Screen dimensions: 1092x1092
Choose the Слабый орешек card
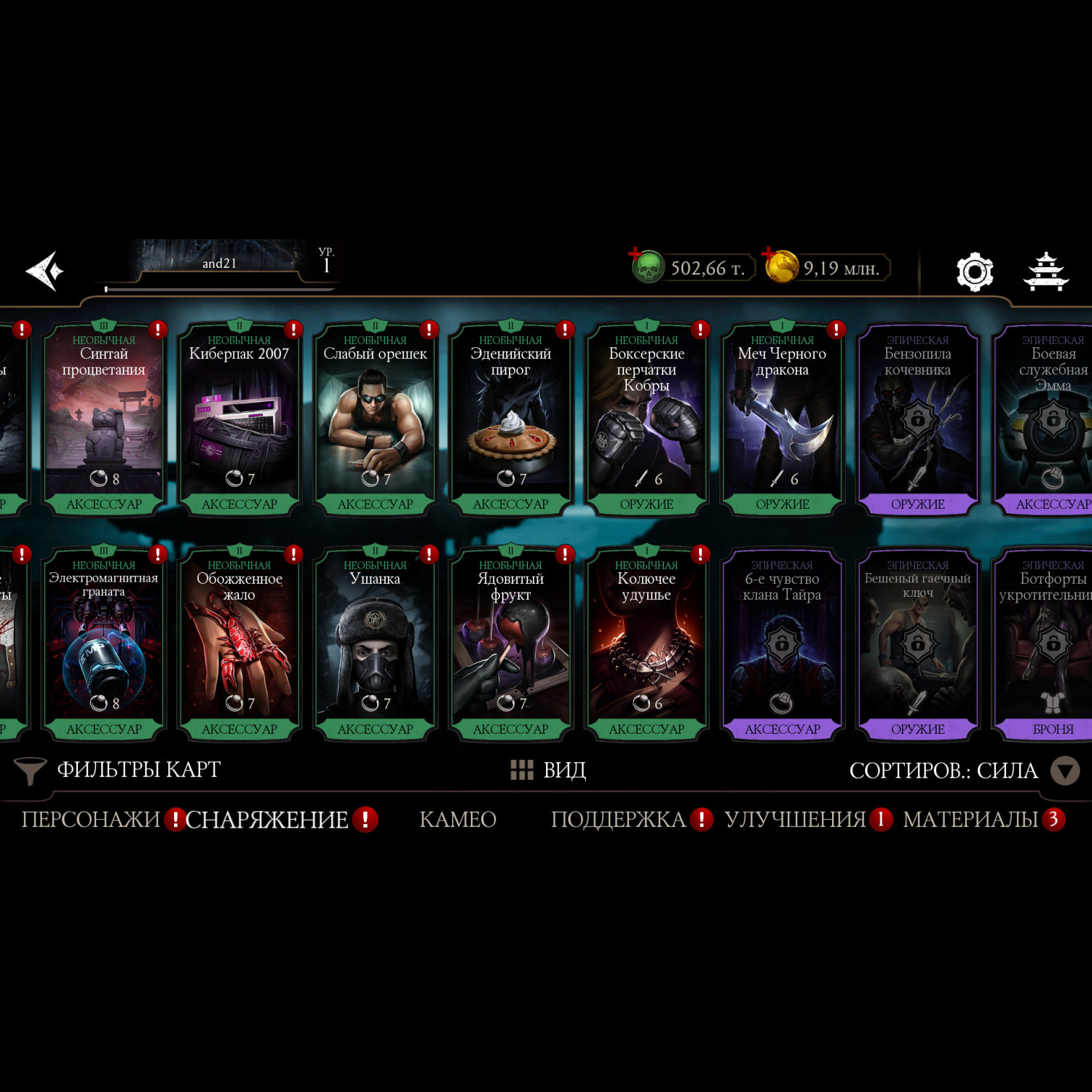click(x=375, y=420)
